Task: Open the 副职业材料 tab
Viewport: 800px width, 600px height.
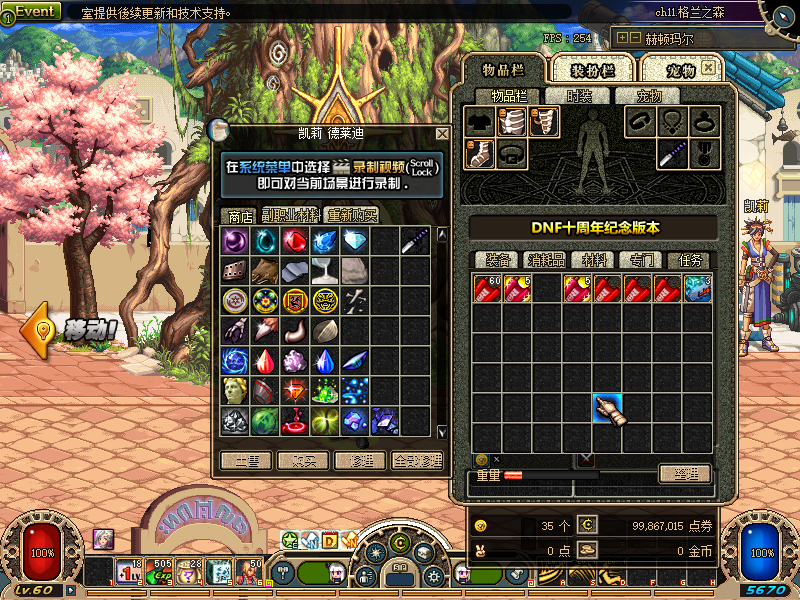Action: click(x=291, y=215)
